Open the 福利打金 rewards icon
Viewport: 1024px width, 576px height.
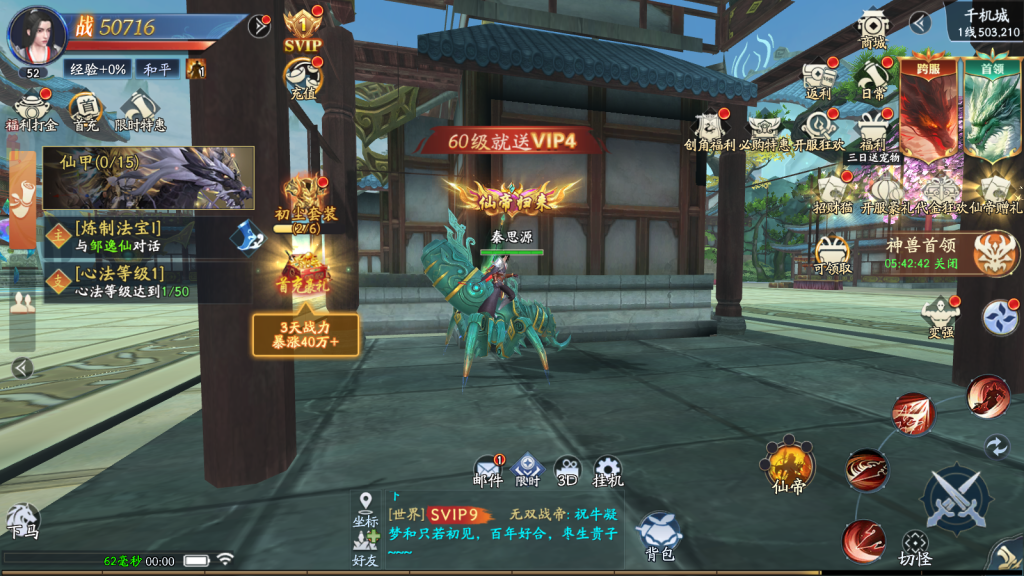(31, 108)
